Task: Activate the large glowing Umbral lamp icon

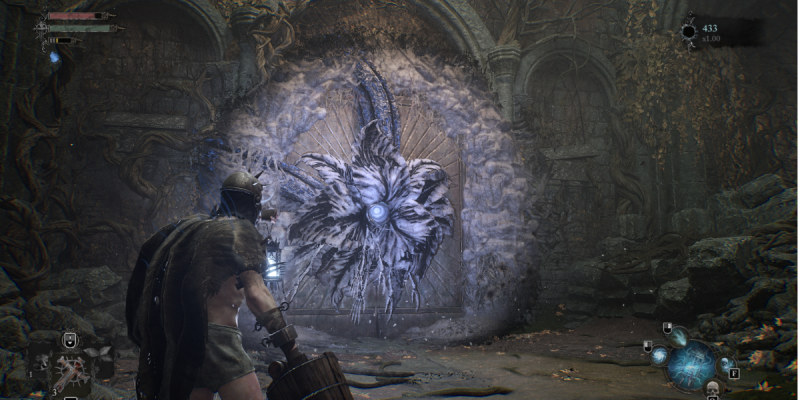Action: click(692, 364)
